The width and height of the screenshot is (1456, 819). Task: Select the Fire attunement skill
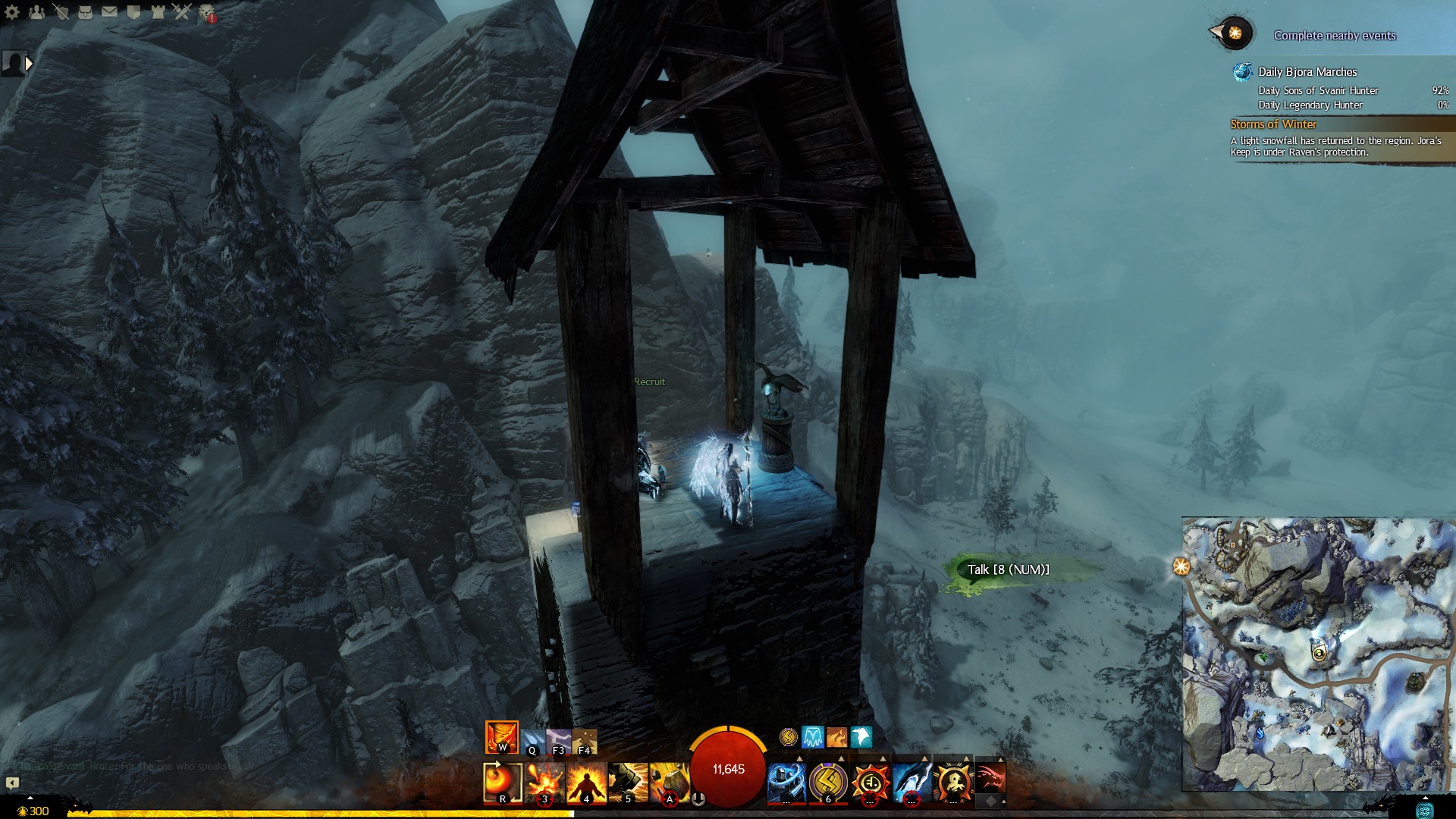point(501,736)
